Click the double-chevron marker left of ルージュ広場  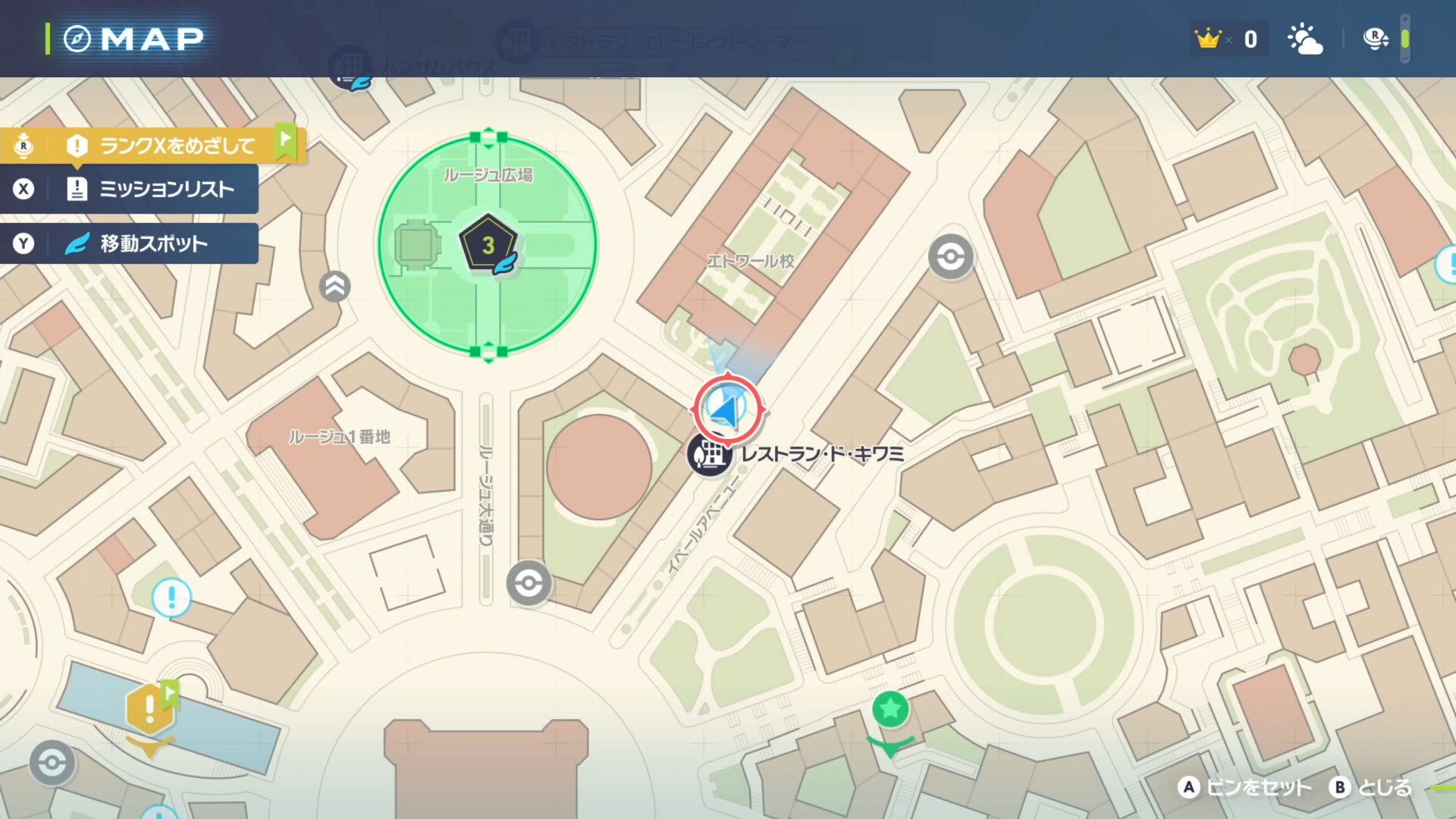coord(335,287)
